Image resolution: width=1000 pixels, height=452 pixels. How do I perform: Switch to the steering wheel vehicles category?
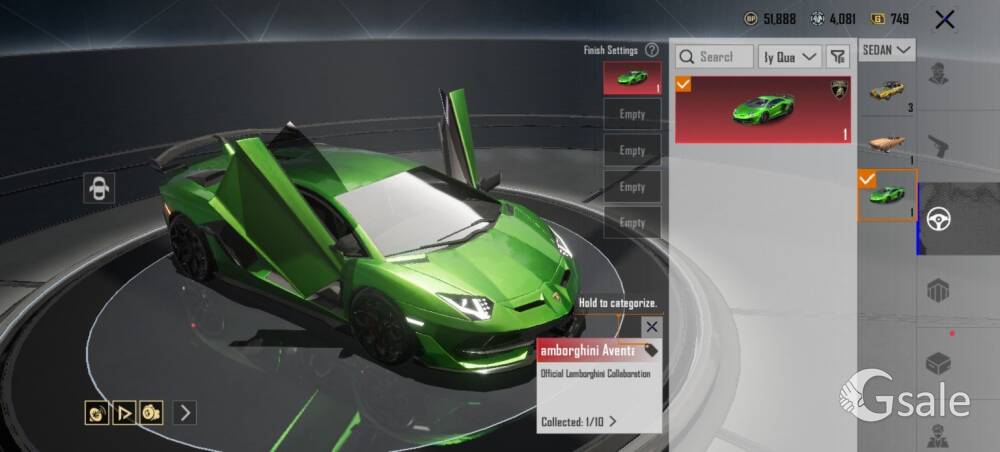point(938,219)
